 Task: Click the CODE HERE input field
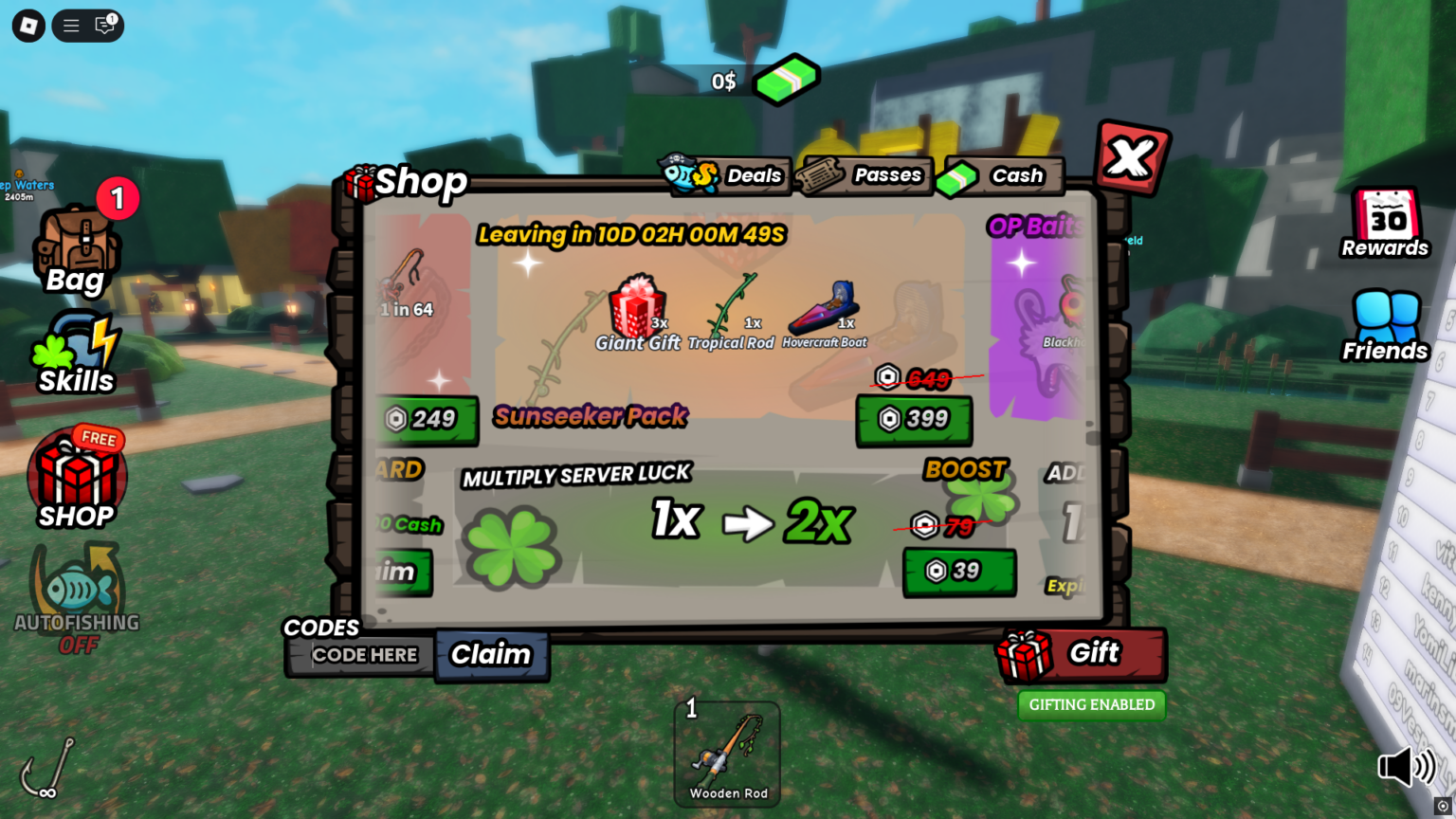click(x=363, y=655)
